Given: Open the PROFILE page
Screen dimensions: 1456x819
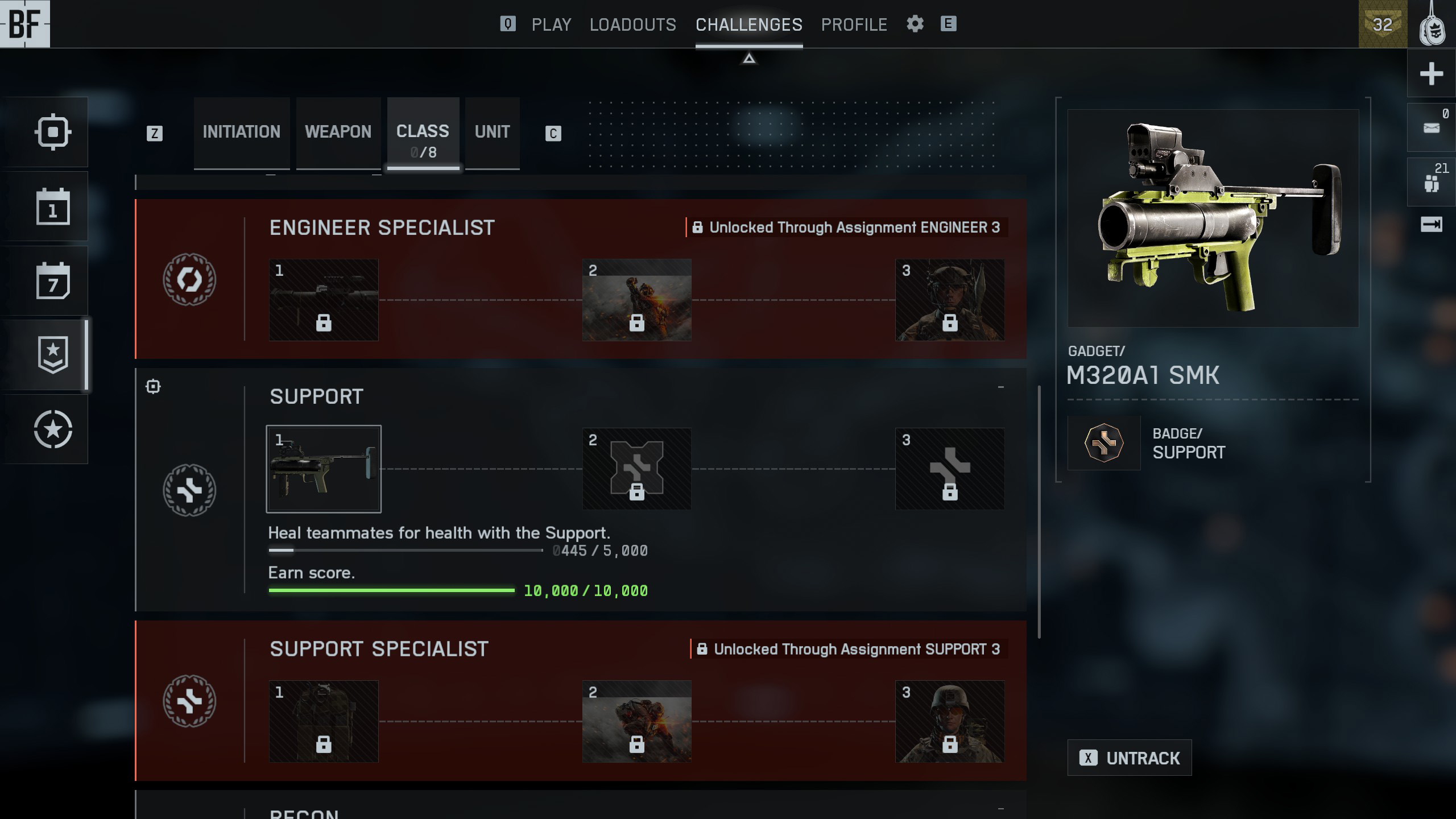Looking at the screenshot, I should tap(854, 24).
